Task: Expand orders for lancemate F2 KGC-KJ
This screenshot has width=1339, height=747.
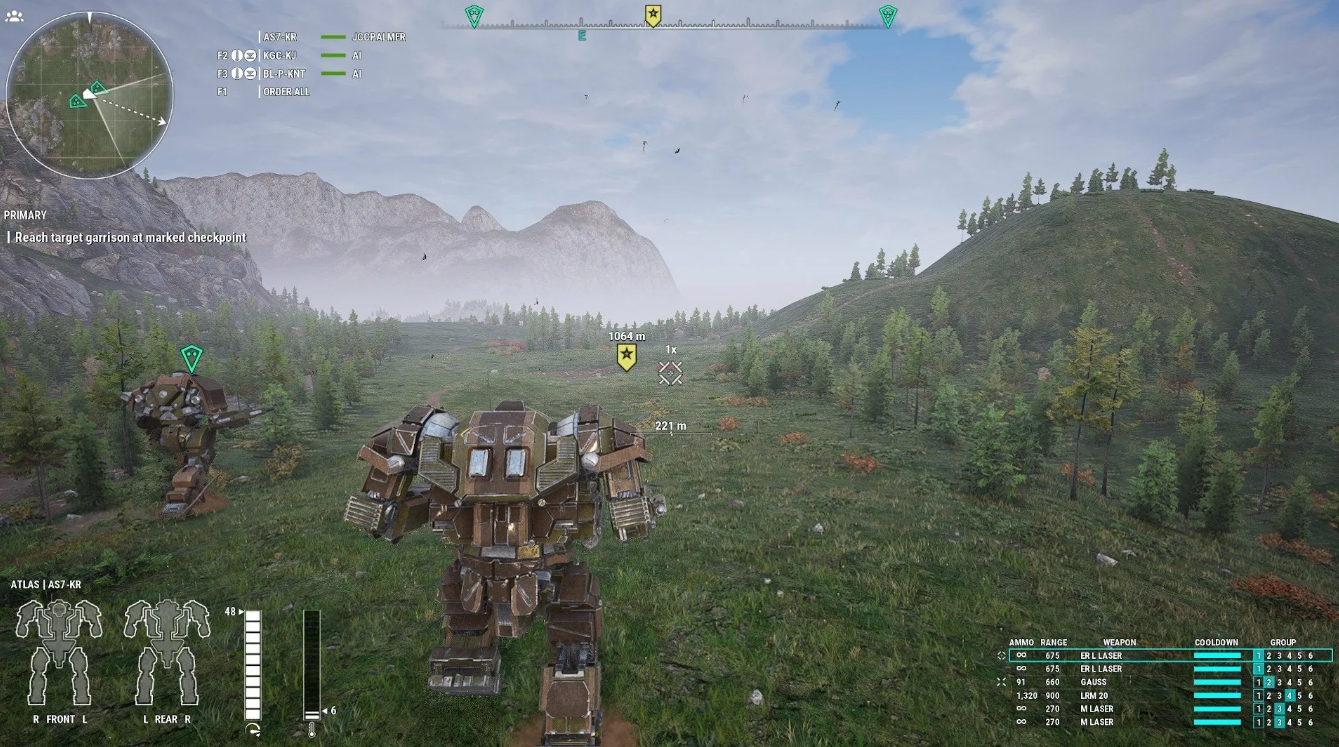Action: (222, 55)
